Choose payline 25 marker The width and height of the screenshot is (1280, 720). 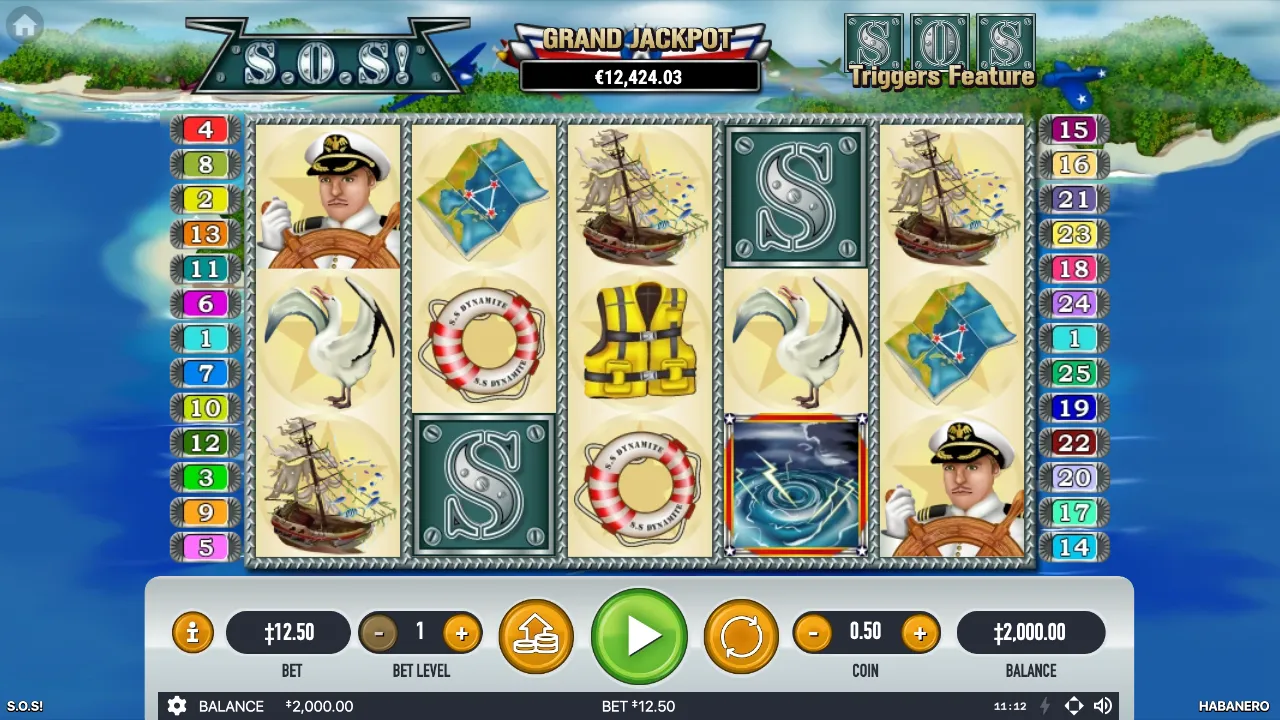coord(1074,374)
